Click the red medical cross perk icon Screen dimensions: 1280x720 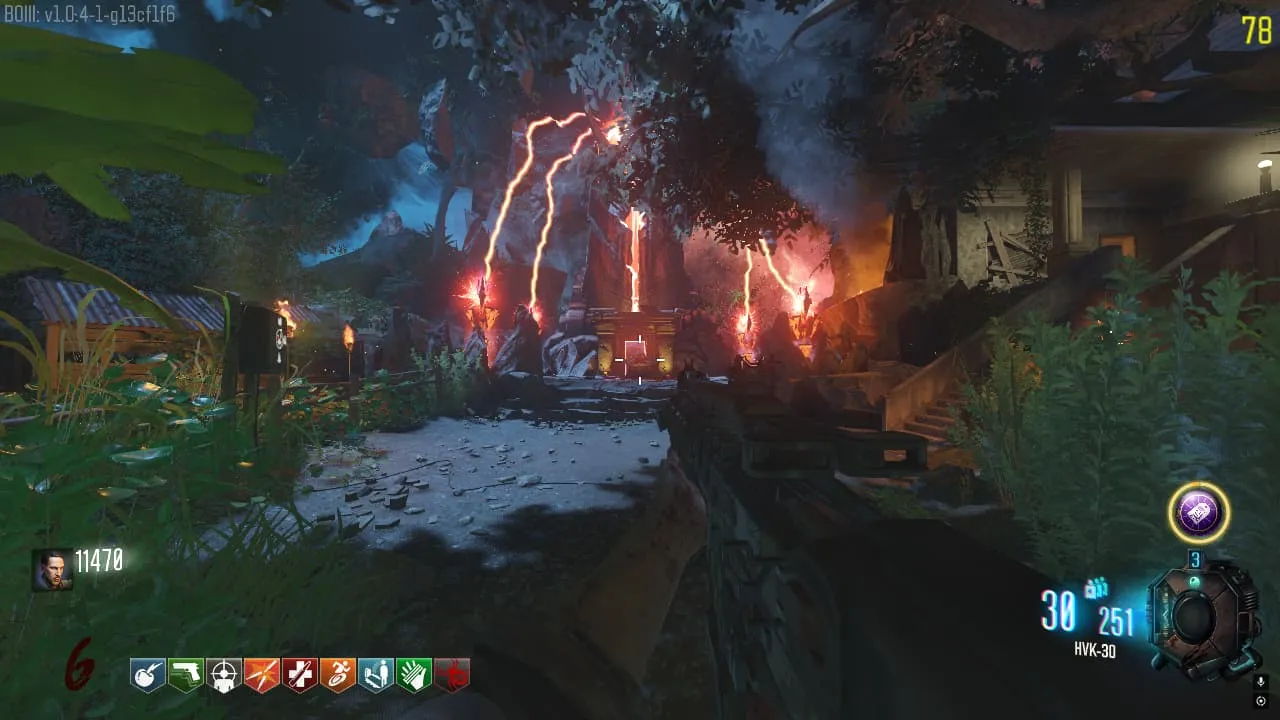[300, 675]
